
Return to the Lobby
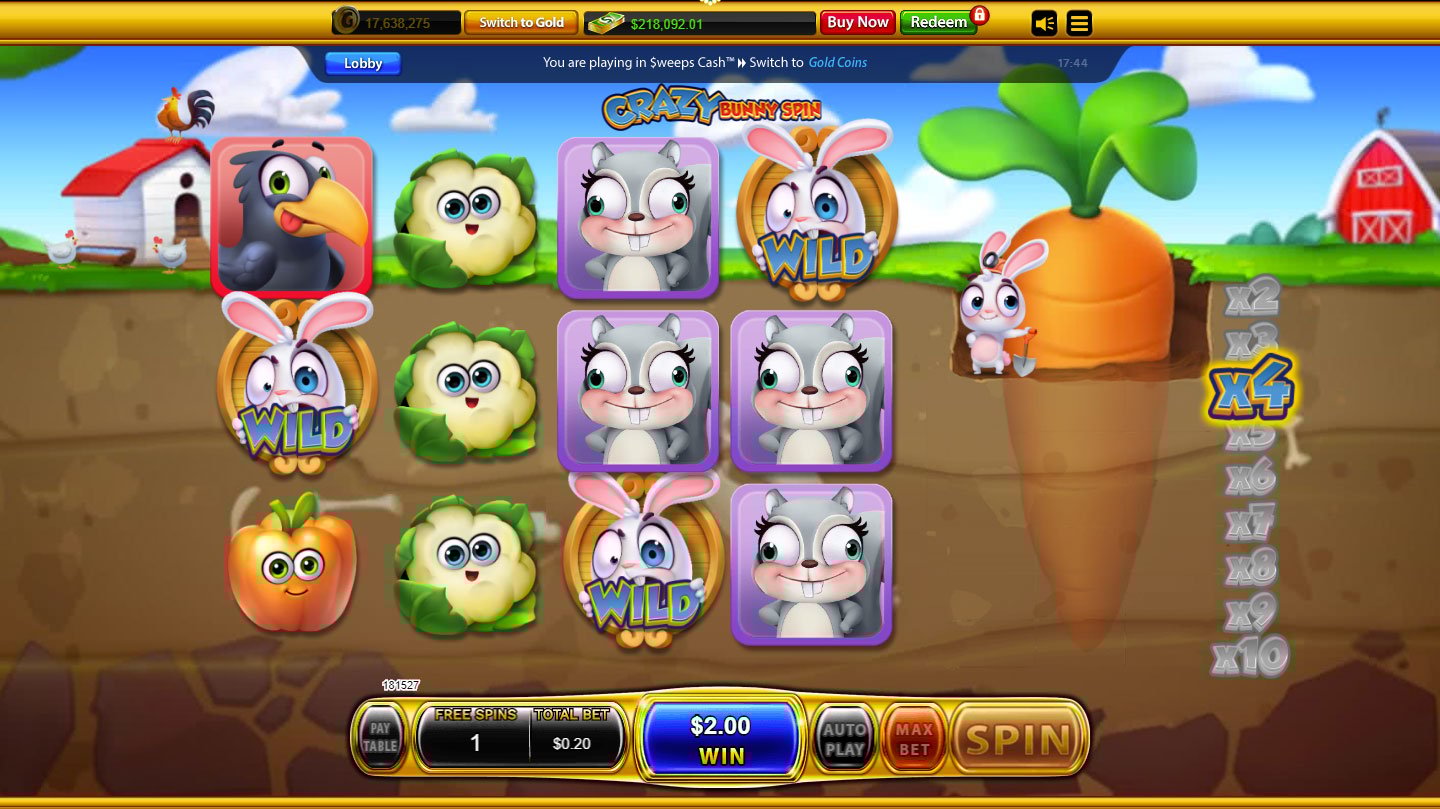pyautogui.click(x=363, y=63)
